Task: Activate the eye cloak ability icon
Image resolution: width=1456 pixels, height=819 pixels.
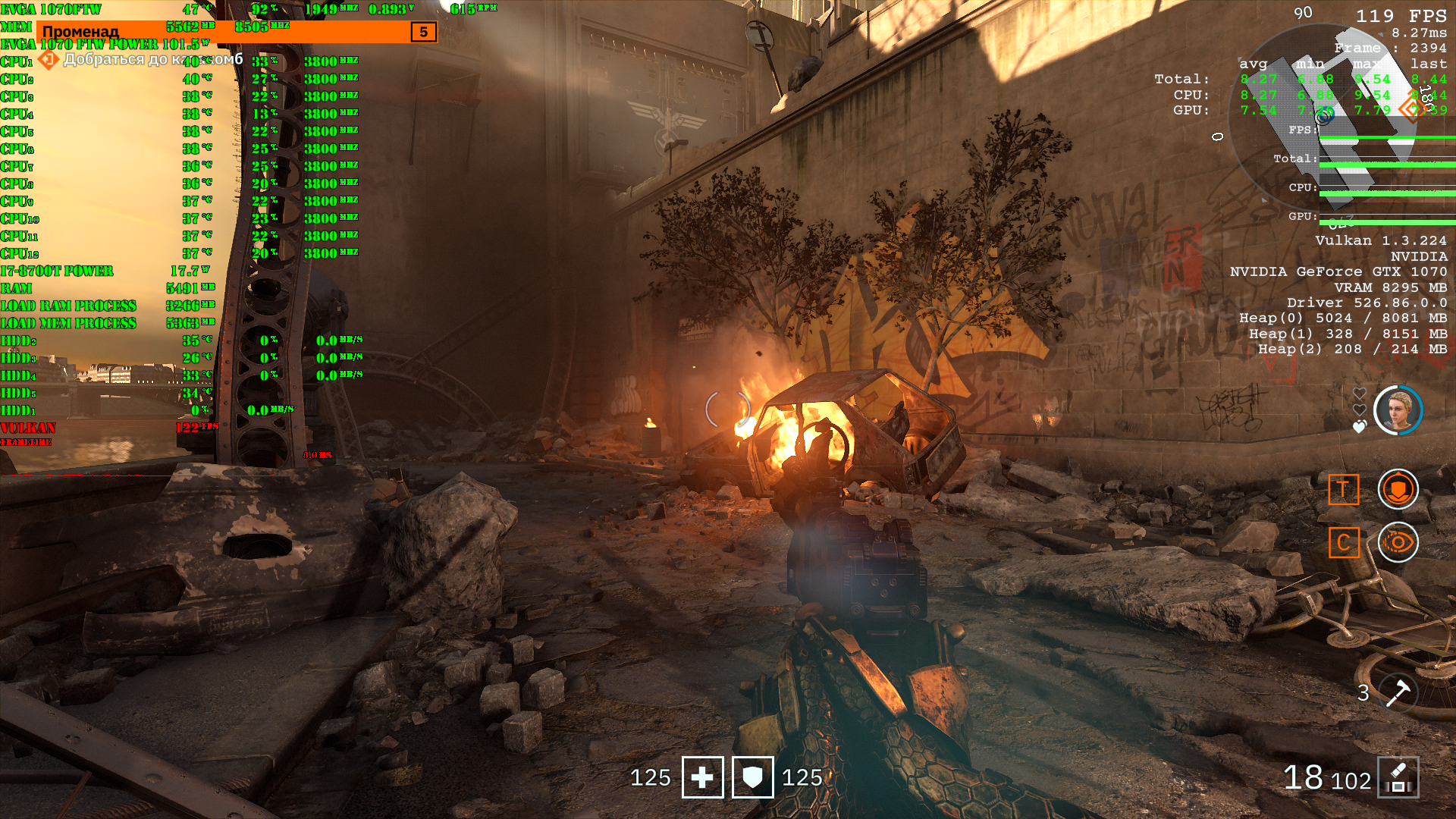Action: pyautogui.click(x=1398, y=542)
